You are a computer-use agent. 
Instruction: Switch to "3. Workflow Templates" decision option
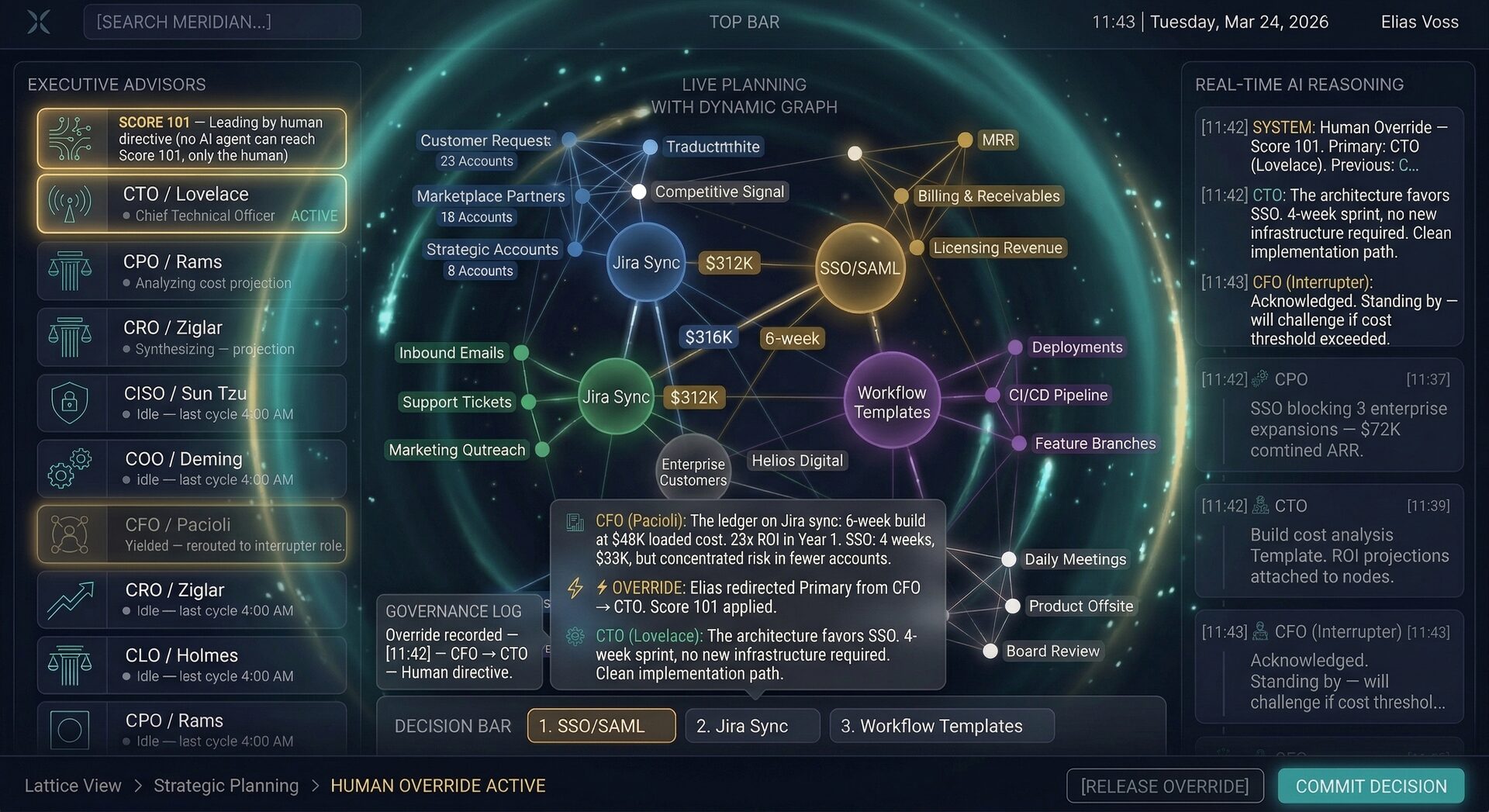coord(941,725)
